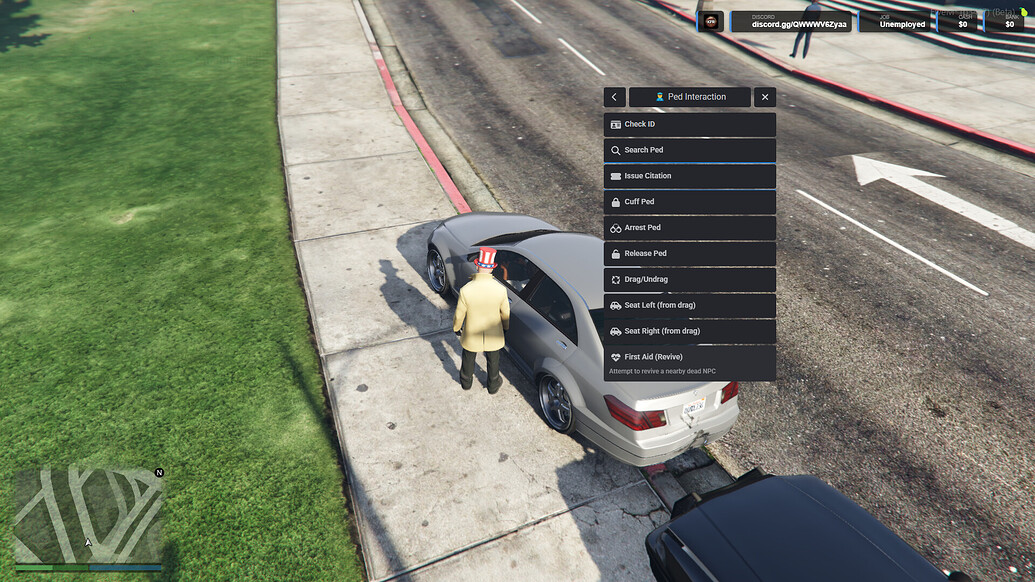Select Issue Citation entry
The height and width of the screenshot is (582, 1035).
pos(689,176)
